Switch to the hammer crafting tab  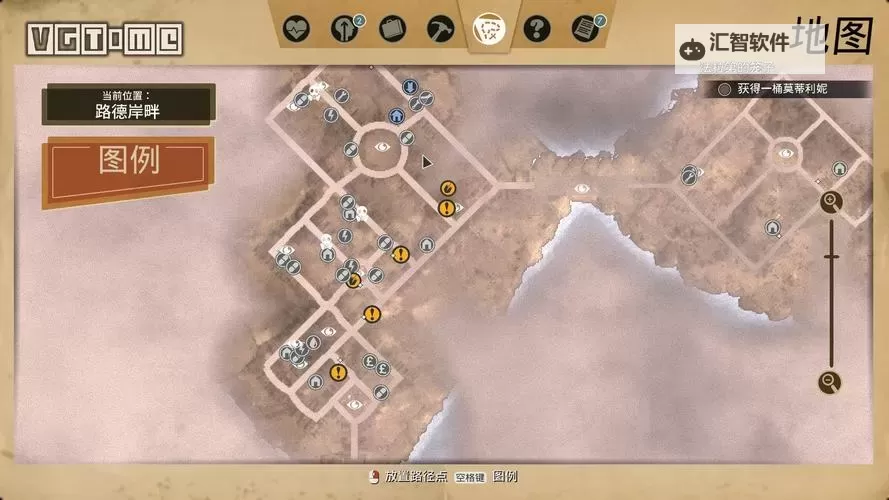[440, 27]
